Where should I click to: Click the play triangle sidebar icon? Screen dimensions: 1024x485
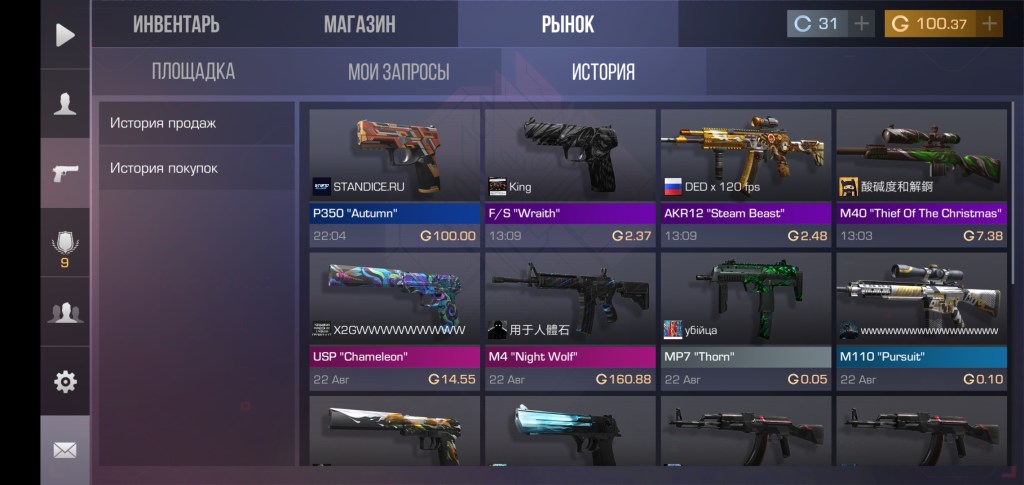(x=65, y=35)
